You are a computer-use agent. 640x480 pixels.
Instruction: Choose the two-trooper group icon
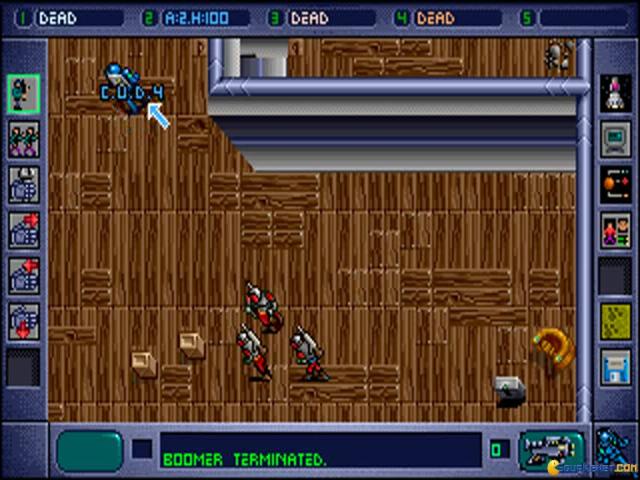23,139
